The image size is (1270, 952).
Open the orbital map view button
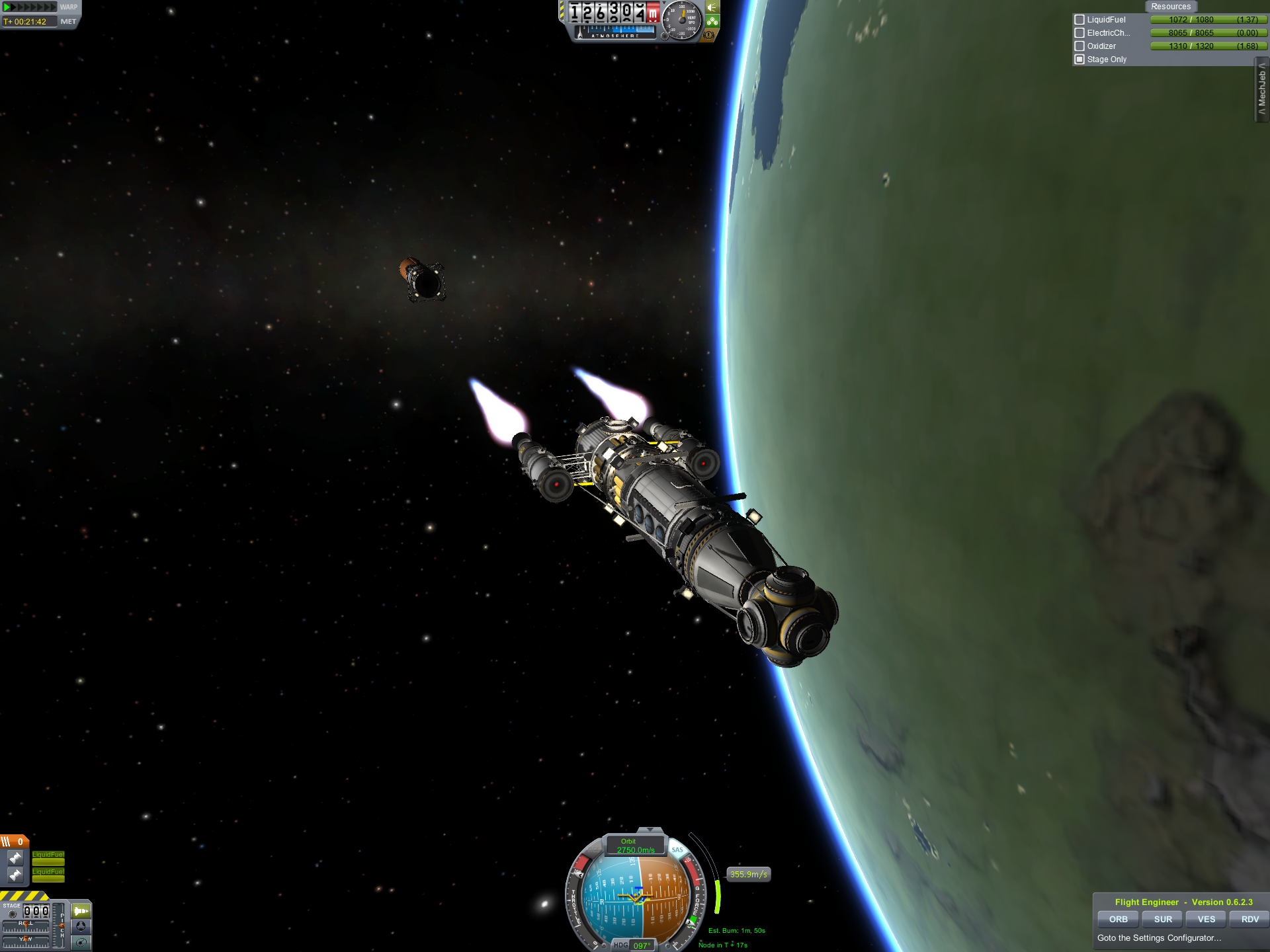pyautogui.click(x=81, y=942)
